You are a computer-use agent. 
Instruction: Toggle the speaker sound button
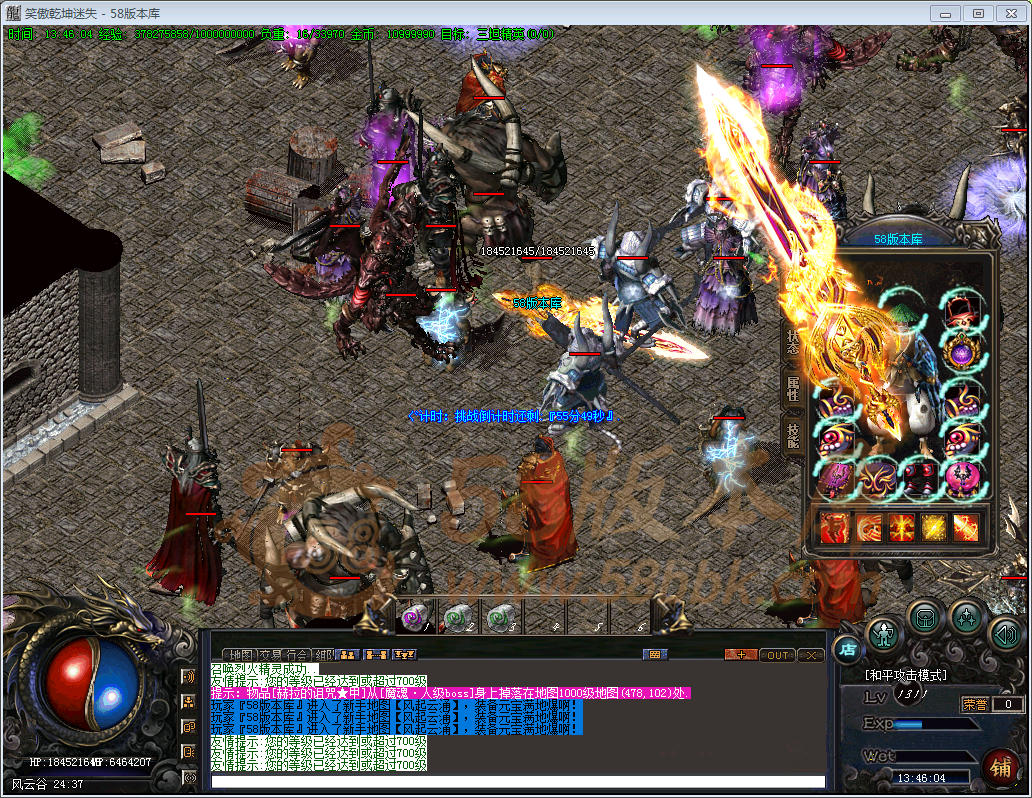pos(1004,634)
